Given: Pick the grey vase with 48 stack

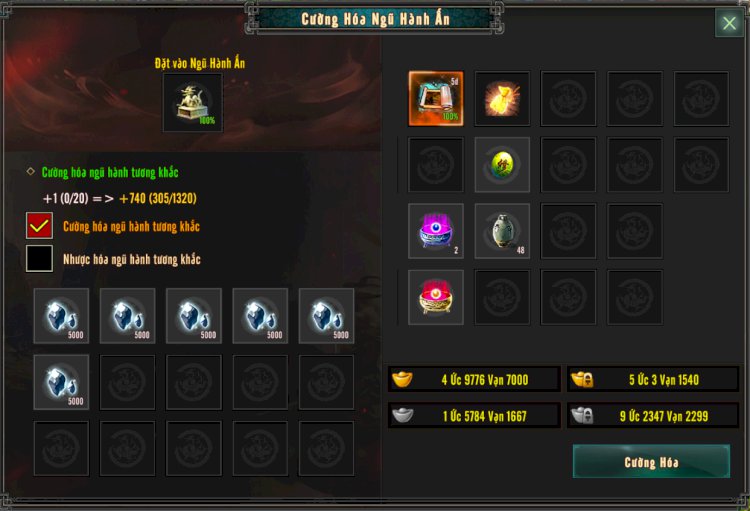Looking at the screenshot, I should [x=502, y=231].
